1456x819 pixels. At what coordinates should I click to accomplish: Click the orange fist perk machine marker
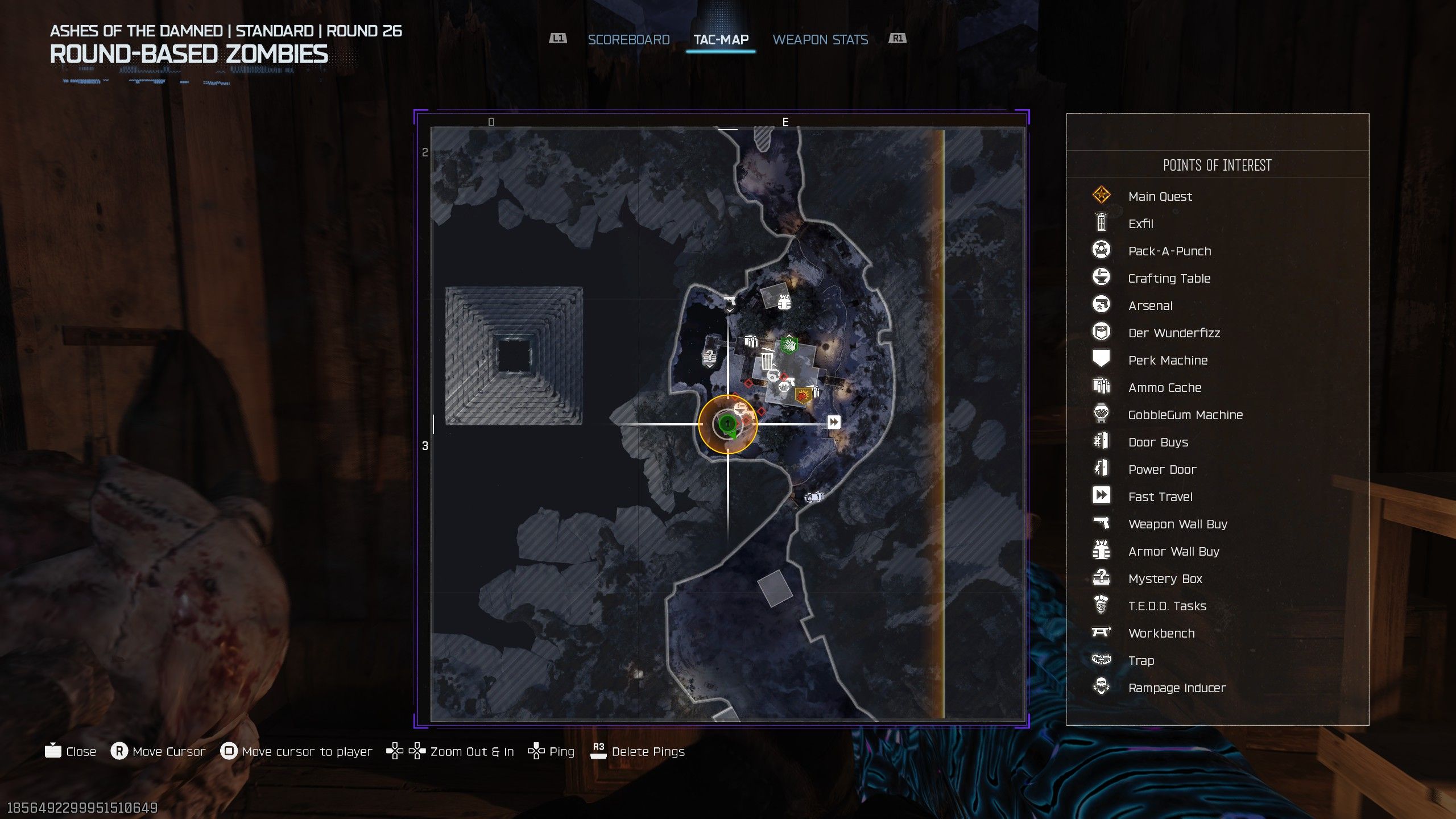pos(803,395)
